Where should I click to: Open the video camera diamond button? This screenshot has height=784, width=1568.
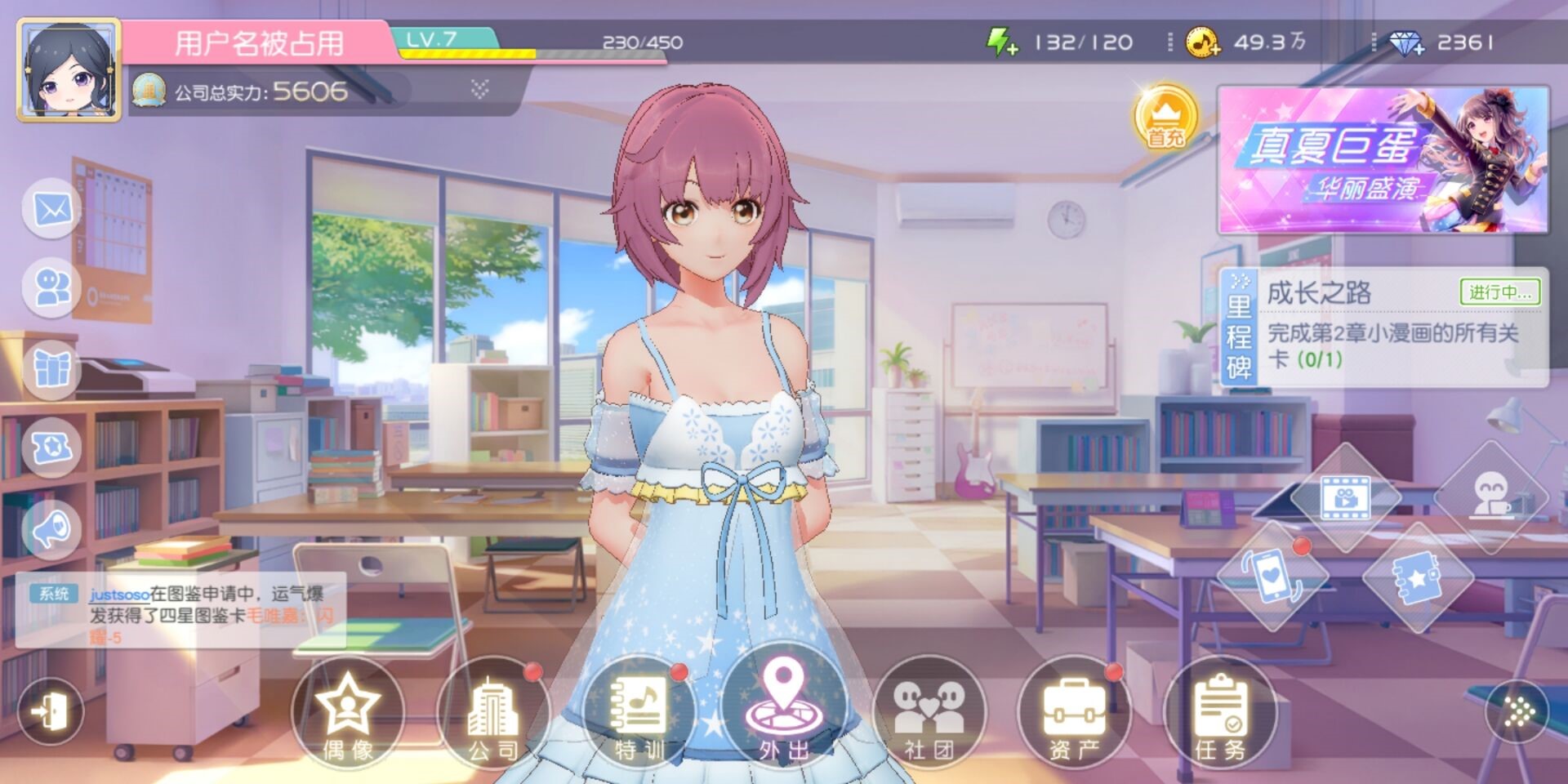1345,497
